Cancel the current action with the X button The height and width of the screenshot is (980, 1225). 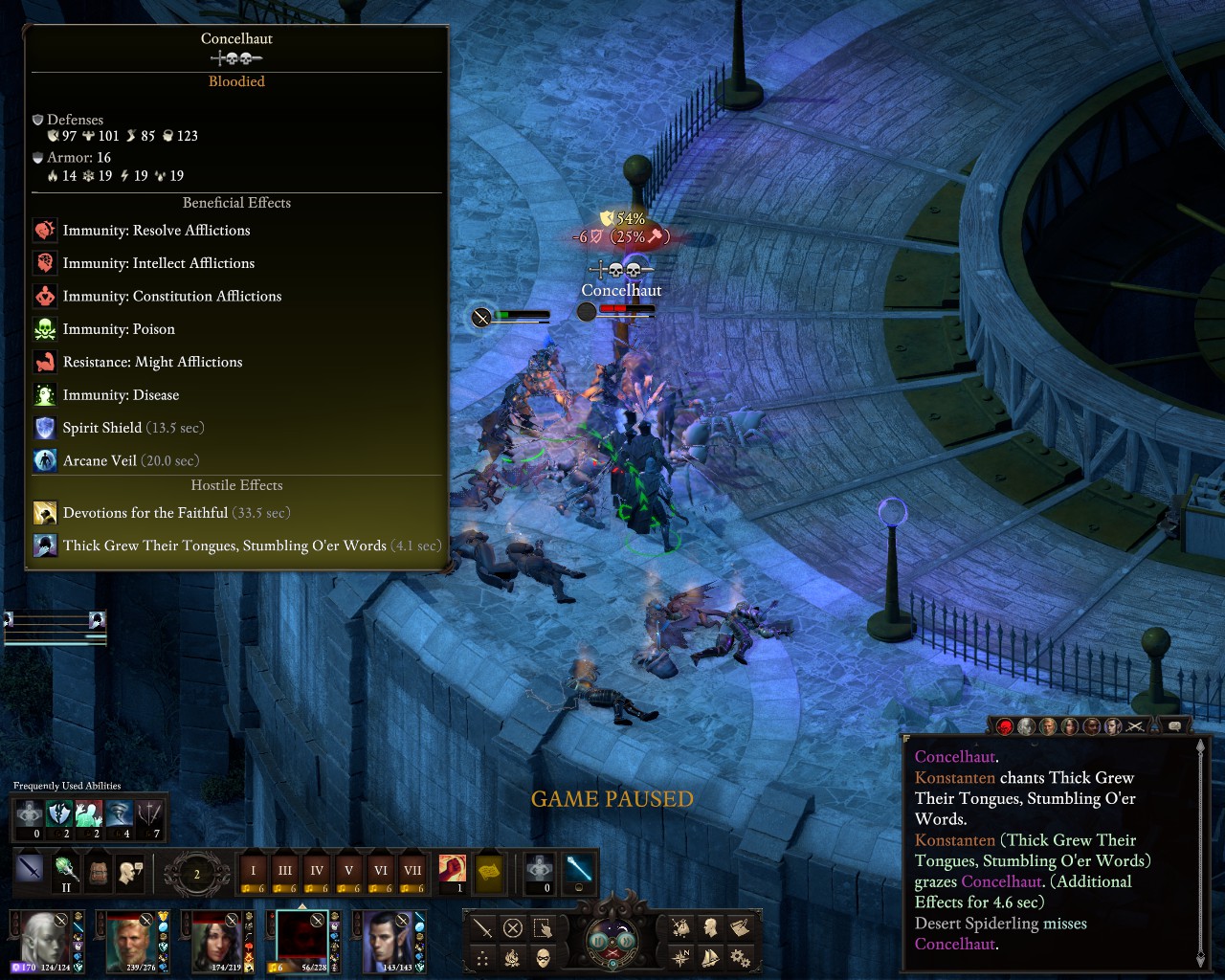point(513,927)
